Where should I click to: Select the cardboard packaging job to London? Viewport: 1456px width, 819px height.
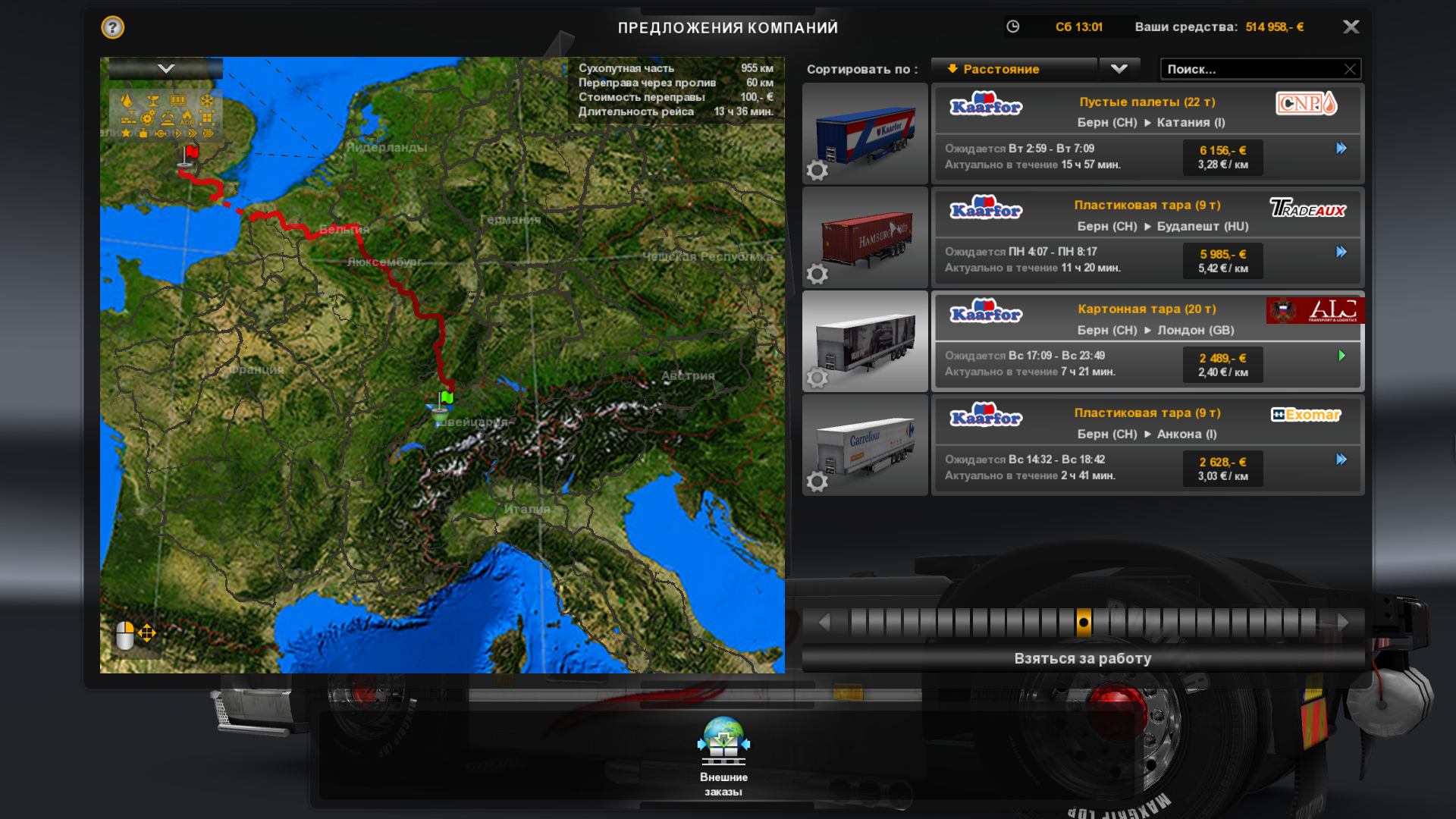(x=1147, y=340)
